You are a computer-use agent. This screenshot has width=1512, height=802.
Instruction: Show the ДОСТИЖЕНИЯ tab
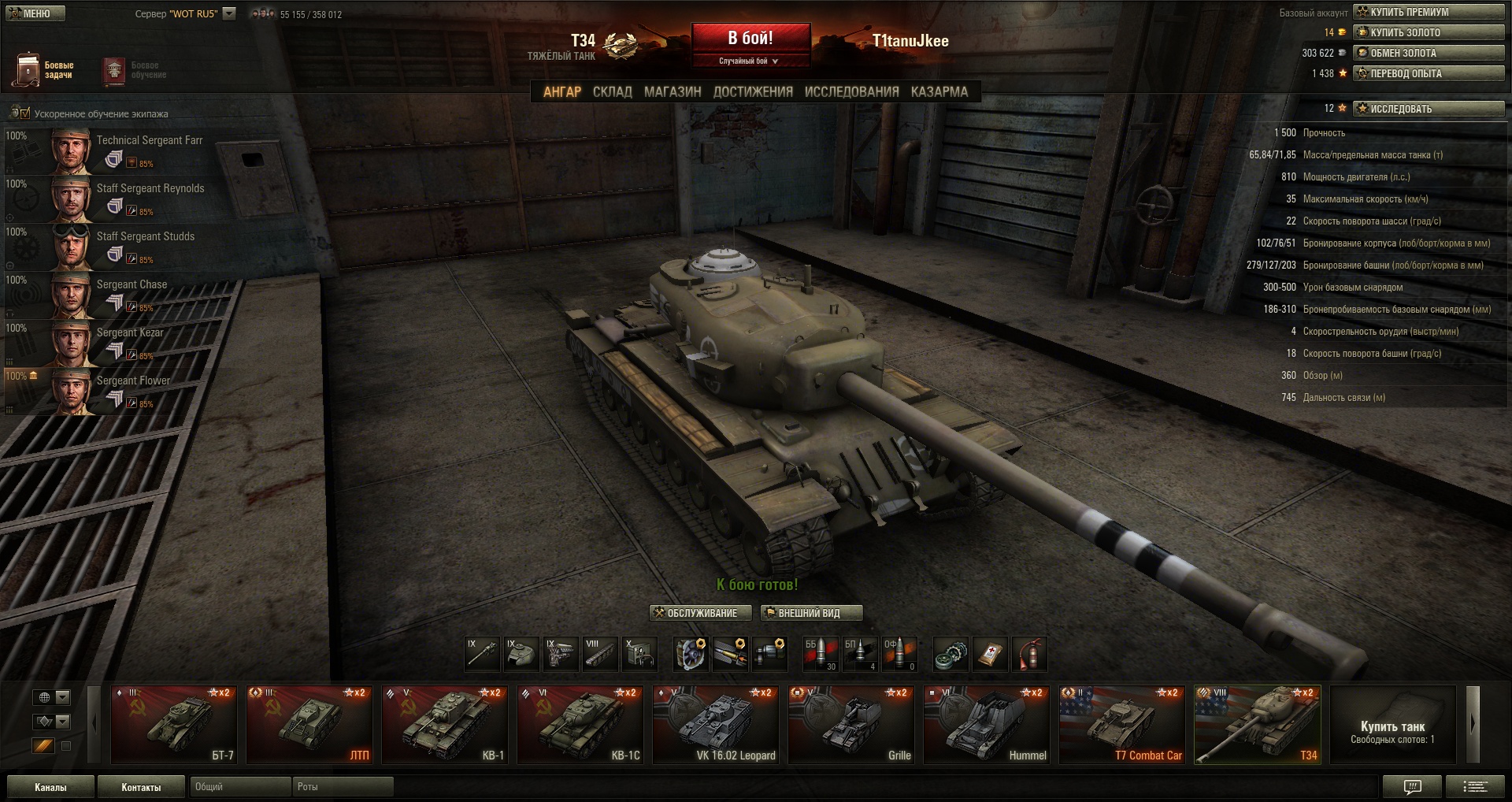[753, 92]
